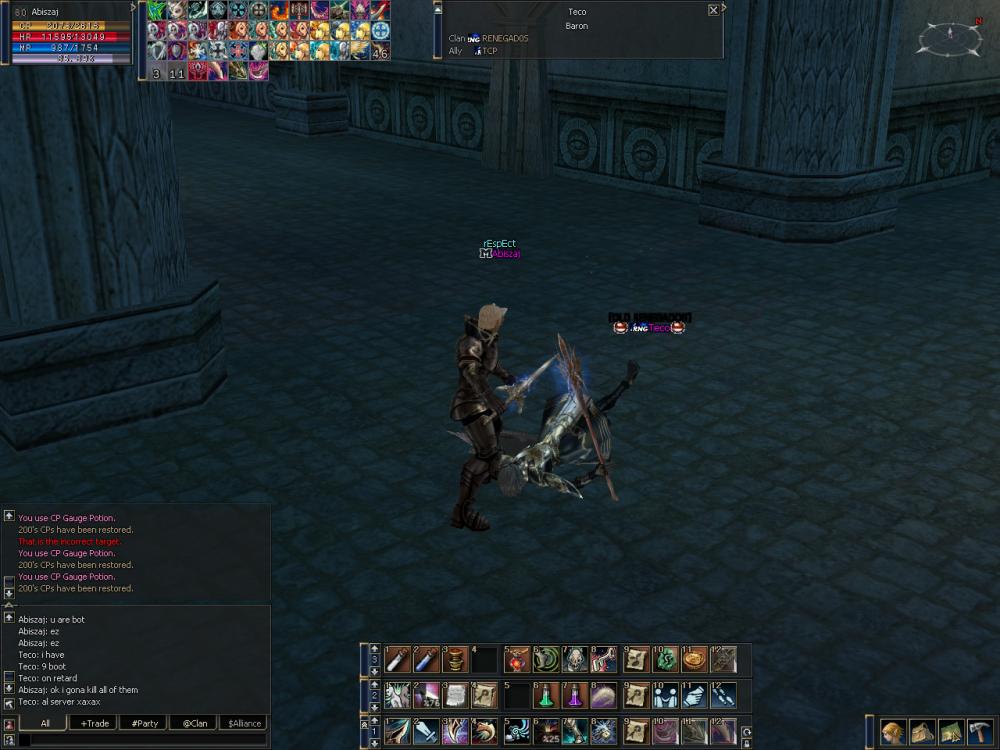The width and height of the screenshot is (1000, 750).
Task: Select the @Clan chat tab
Action: (x=194, y=723)
